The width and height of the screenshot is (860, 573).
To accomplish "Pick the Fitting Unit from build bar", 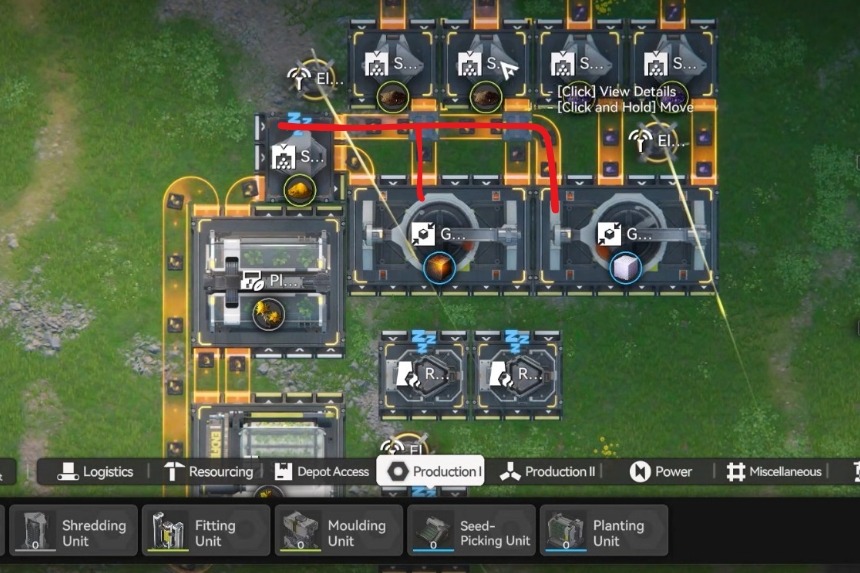I will (x=206, y=532).
